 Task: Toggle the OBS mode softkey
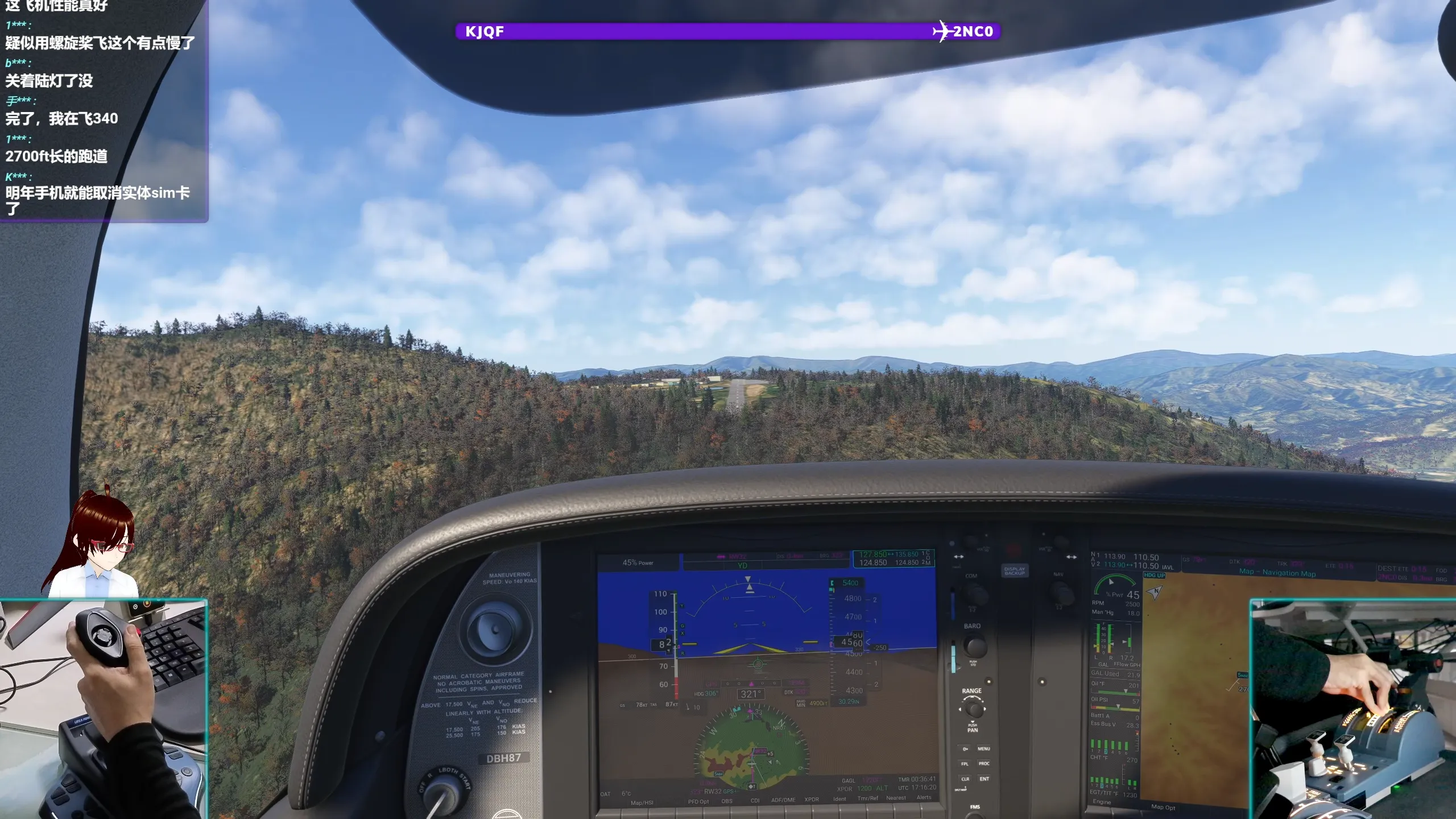coord(727,801)
